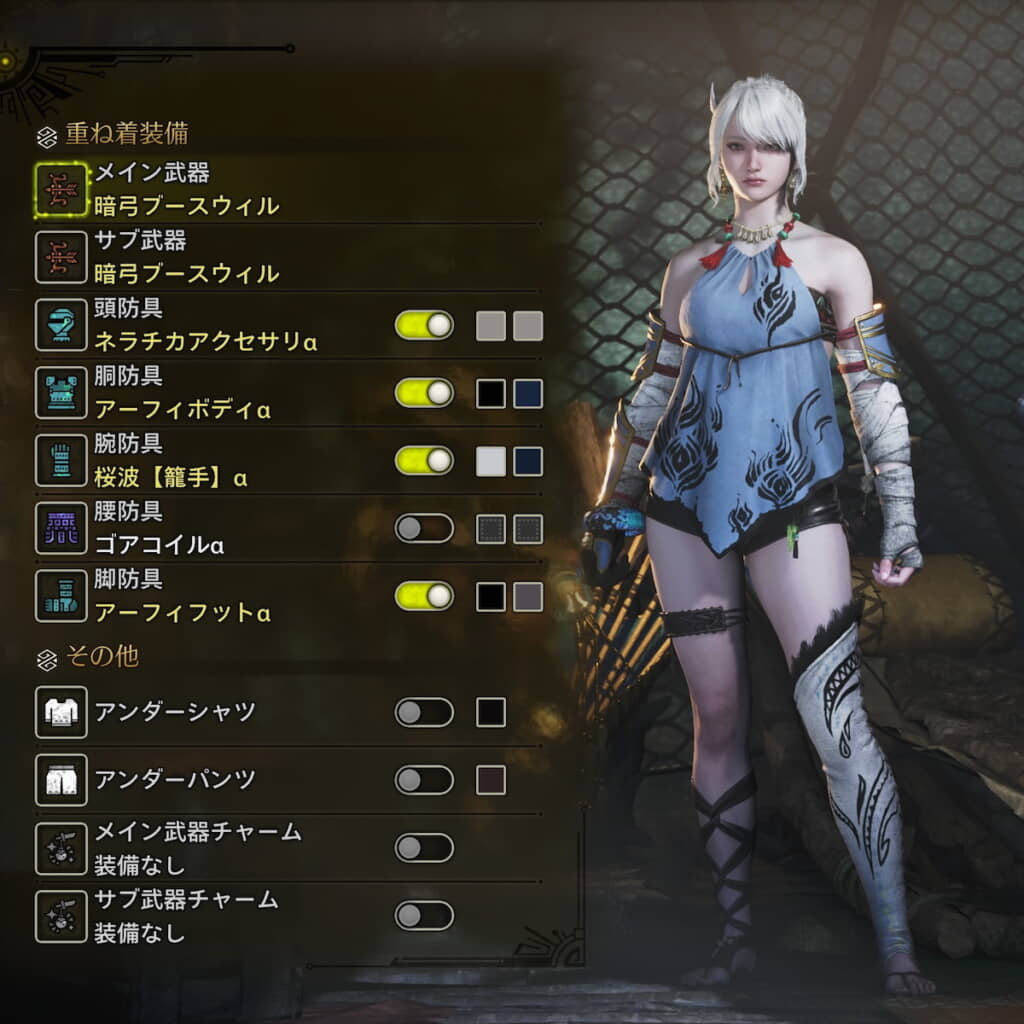Enable the ゴアコイルα waist armor switch
Viewport: 1024px width, 1024px height.
pyautogui.click(x=424, y=528)
